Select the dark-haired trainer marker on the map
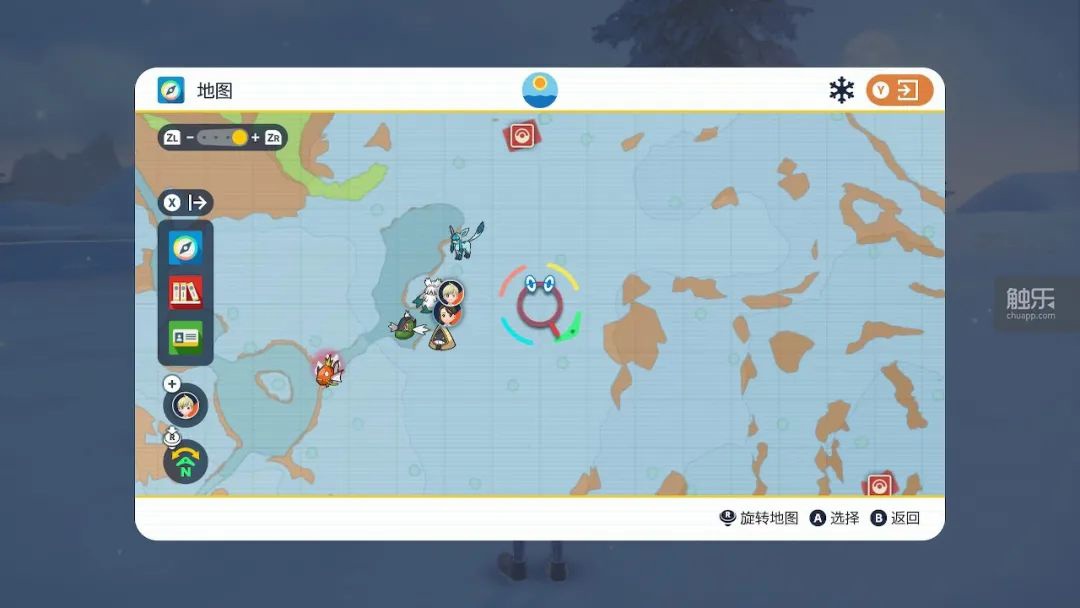The image size is (1080, 608). (x=449, y=314)
